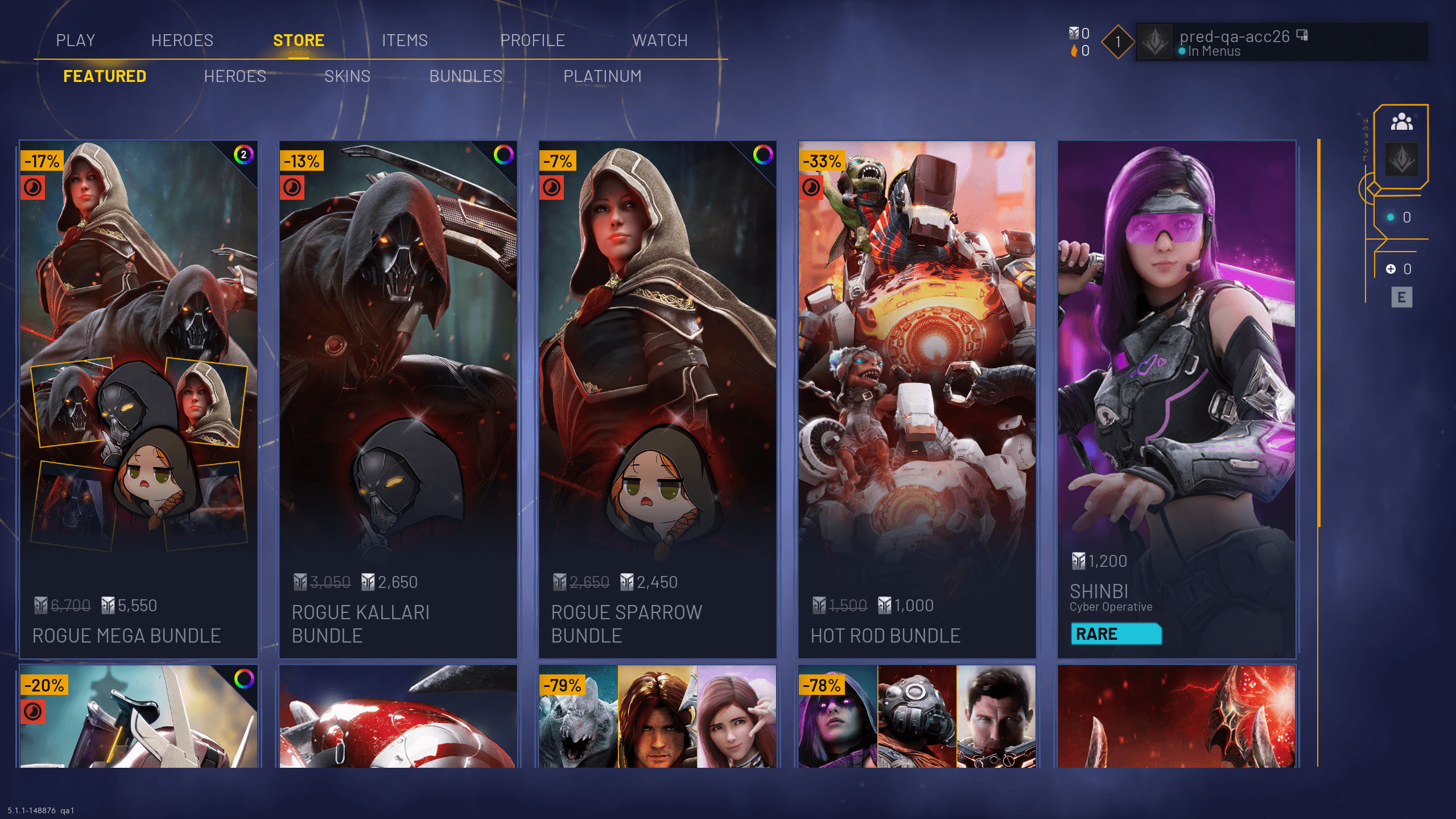Show the Featured store section
This screenshot has height=819, width=1456.
tap(105, 76)
